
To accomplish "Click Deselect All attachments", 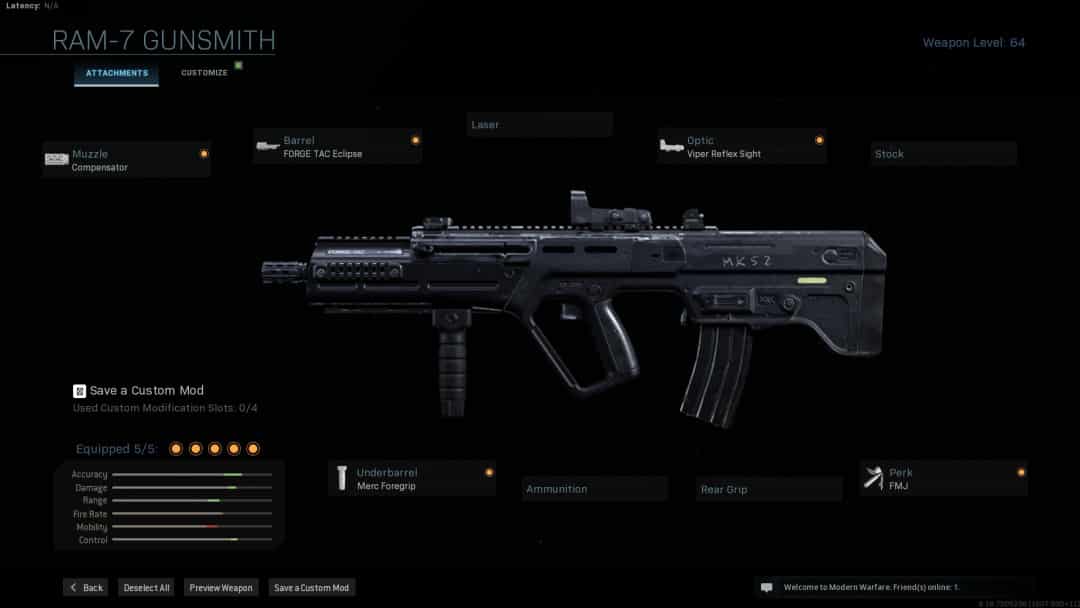I will (x=146, y=588).
